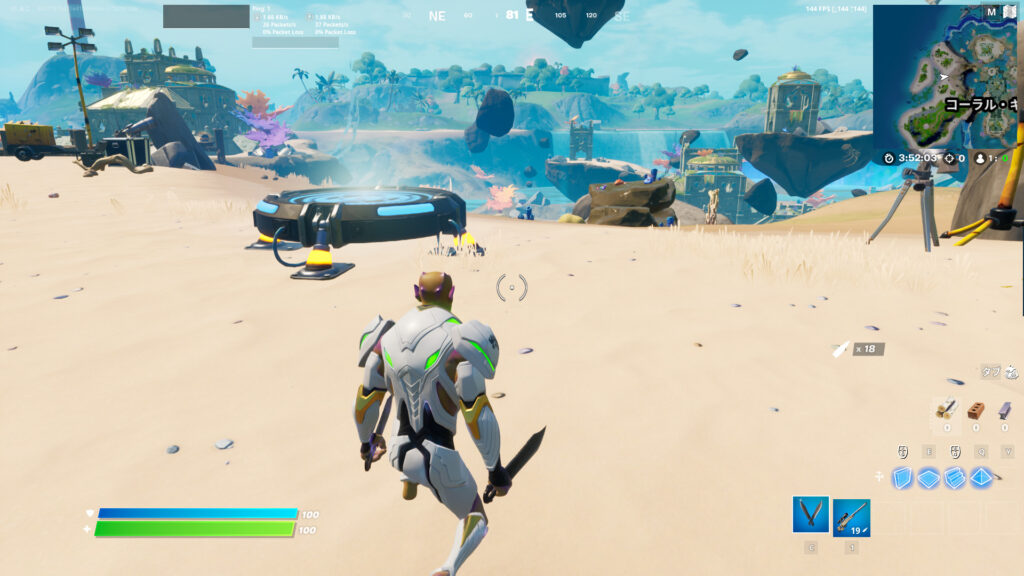Equip the sniper rifle slot
This screenshot has width=1024, height=576.
point(851,517)
